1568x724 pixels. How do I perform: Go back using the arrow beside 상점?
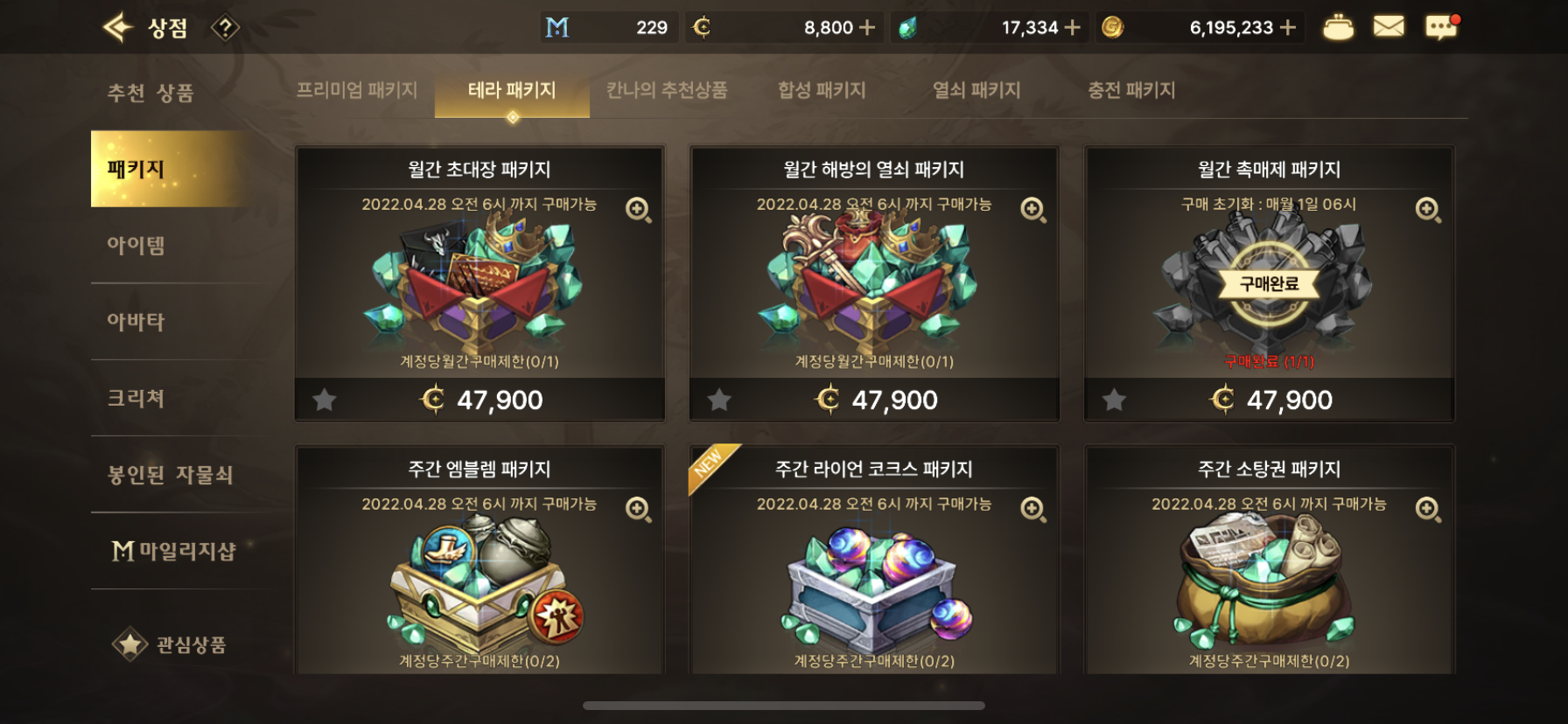pos(117,28)
